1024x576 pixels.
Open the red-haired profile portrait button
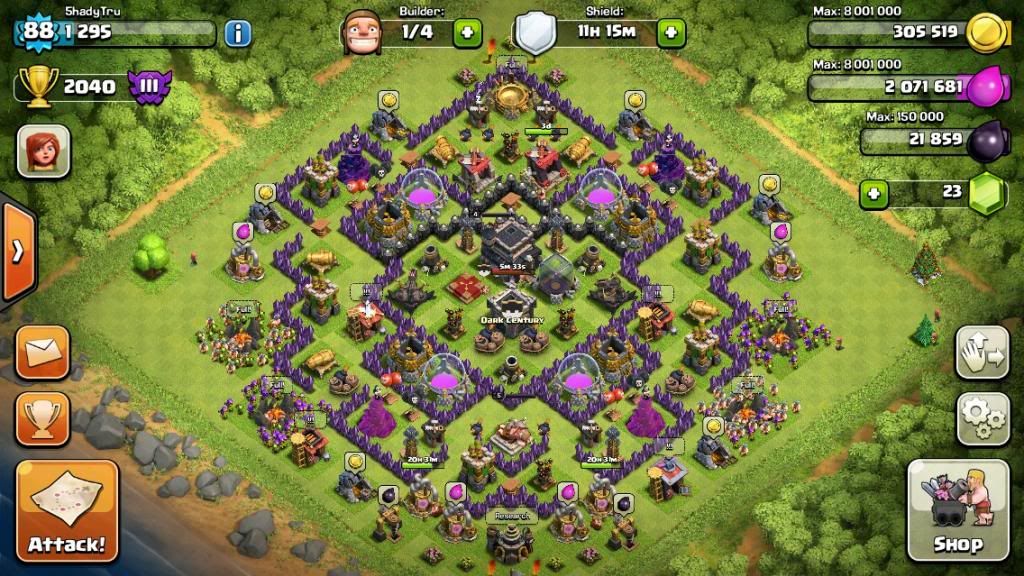coord(43,150)
